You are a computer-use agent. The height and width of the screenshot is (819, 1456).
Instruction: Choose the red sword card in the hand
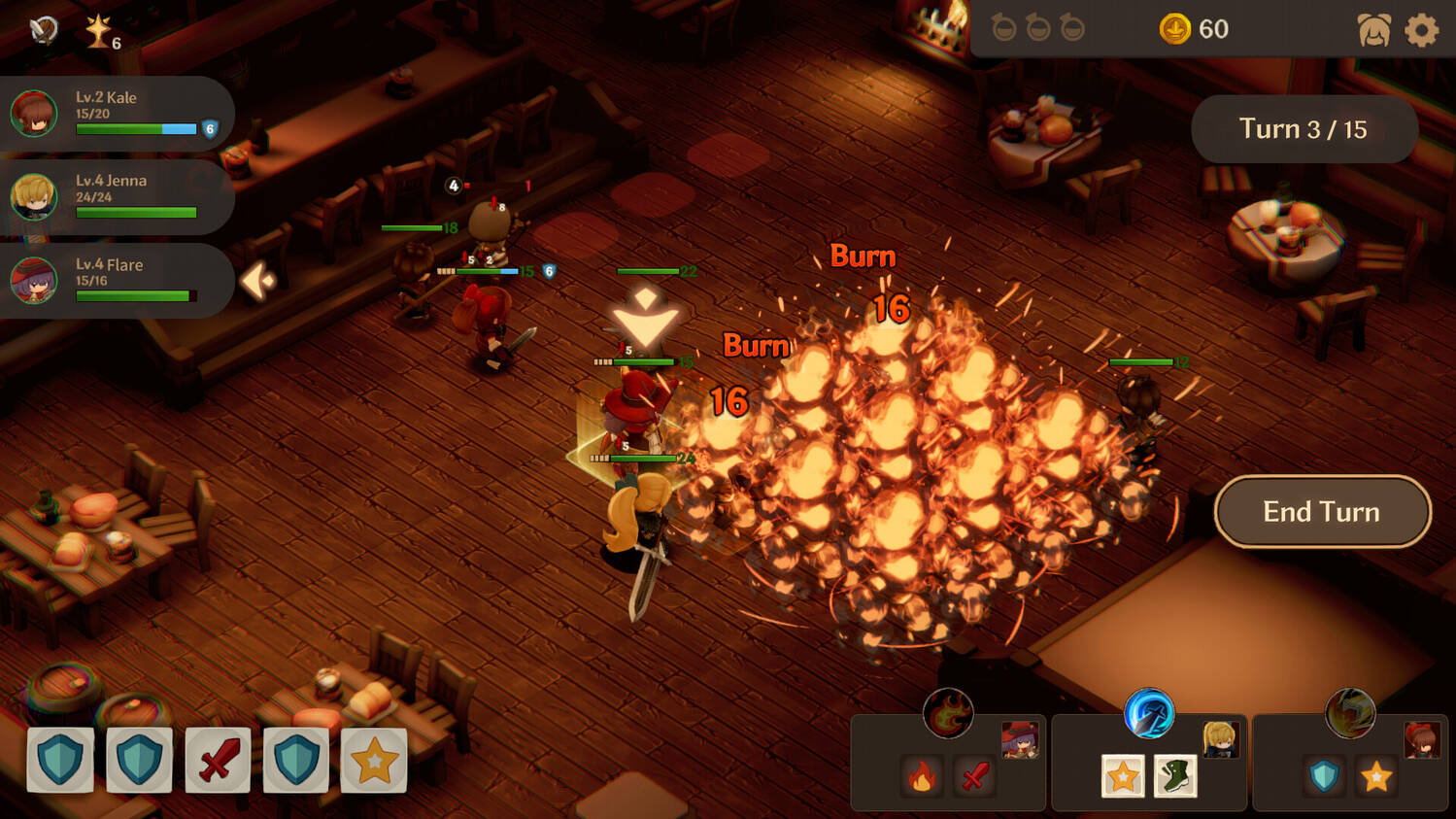click(x=217, y=759)
